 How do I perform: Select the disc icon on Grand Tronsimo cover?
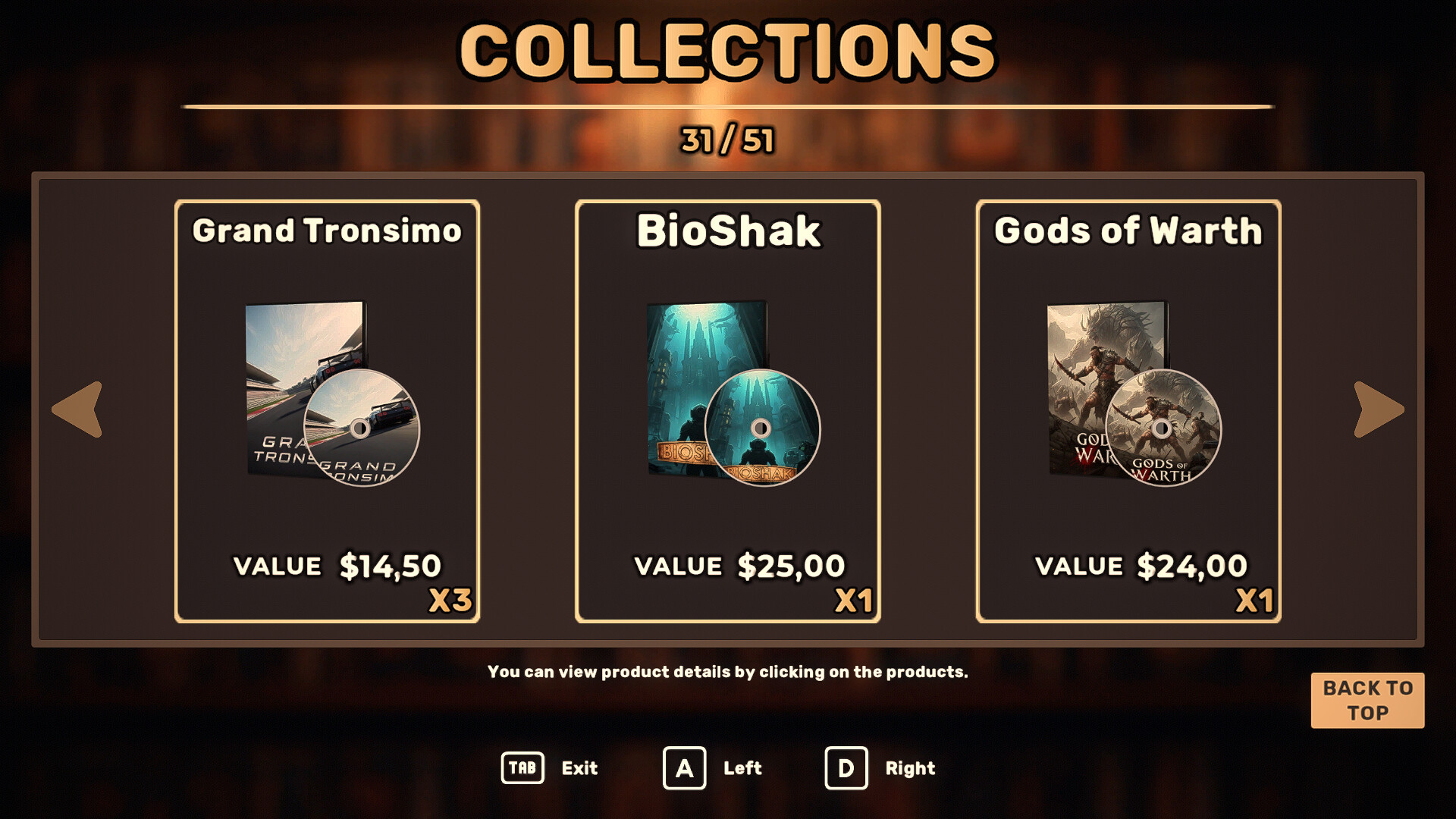(x=362, y=430)
